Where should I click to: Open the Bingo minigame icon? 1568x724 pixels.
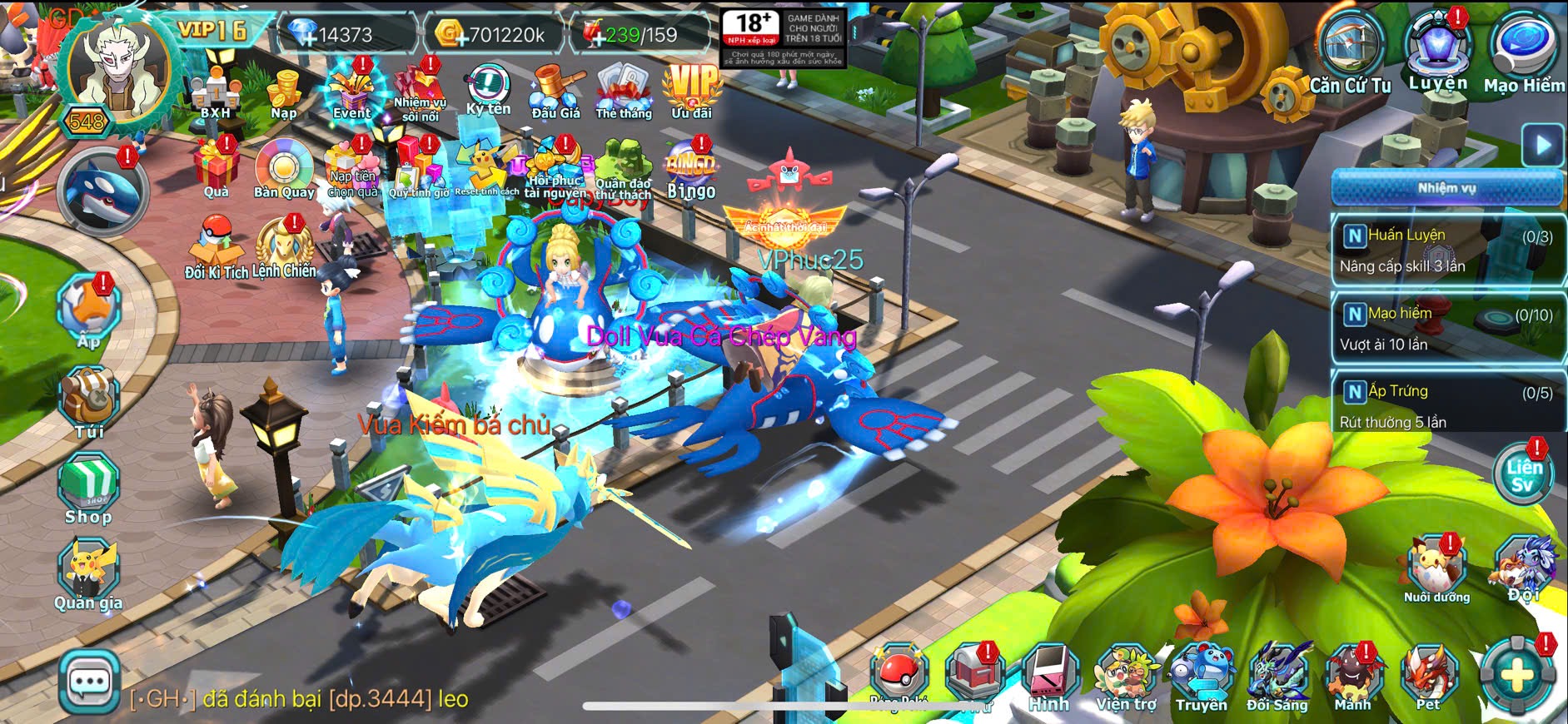tap(691, 170)
